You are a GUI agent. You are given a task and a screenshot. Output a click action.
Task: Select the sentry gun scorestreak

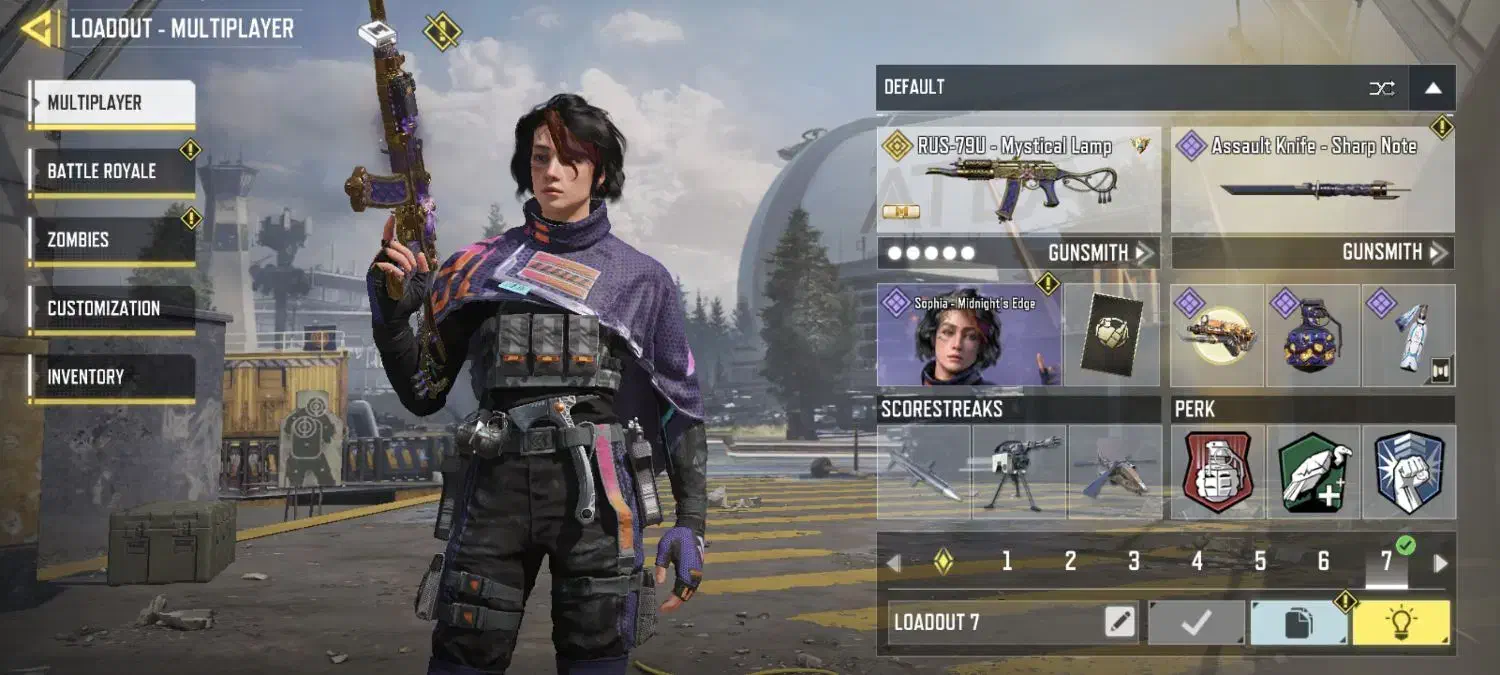(x=1018, y=472)
